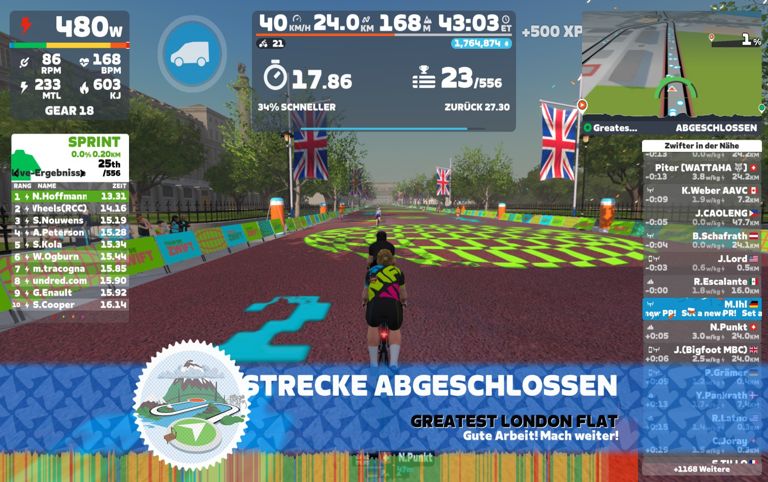This screenshot has width=768, height=482.
Task: Click the Zwifter in der Nähe header
Action: coord(700,145)
